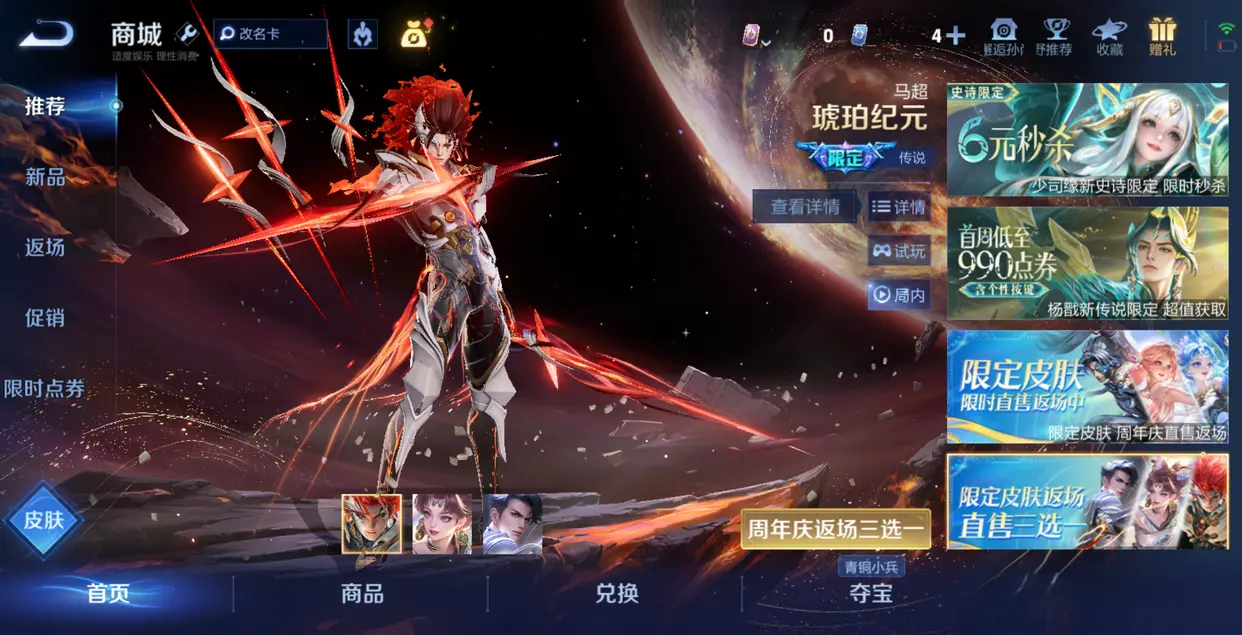Choose the 限时点券 category
1242x635 pixels.
pyautogui.click(x=45, y=389)
